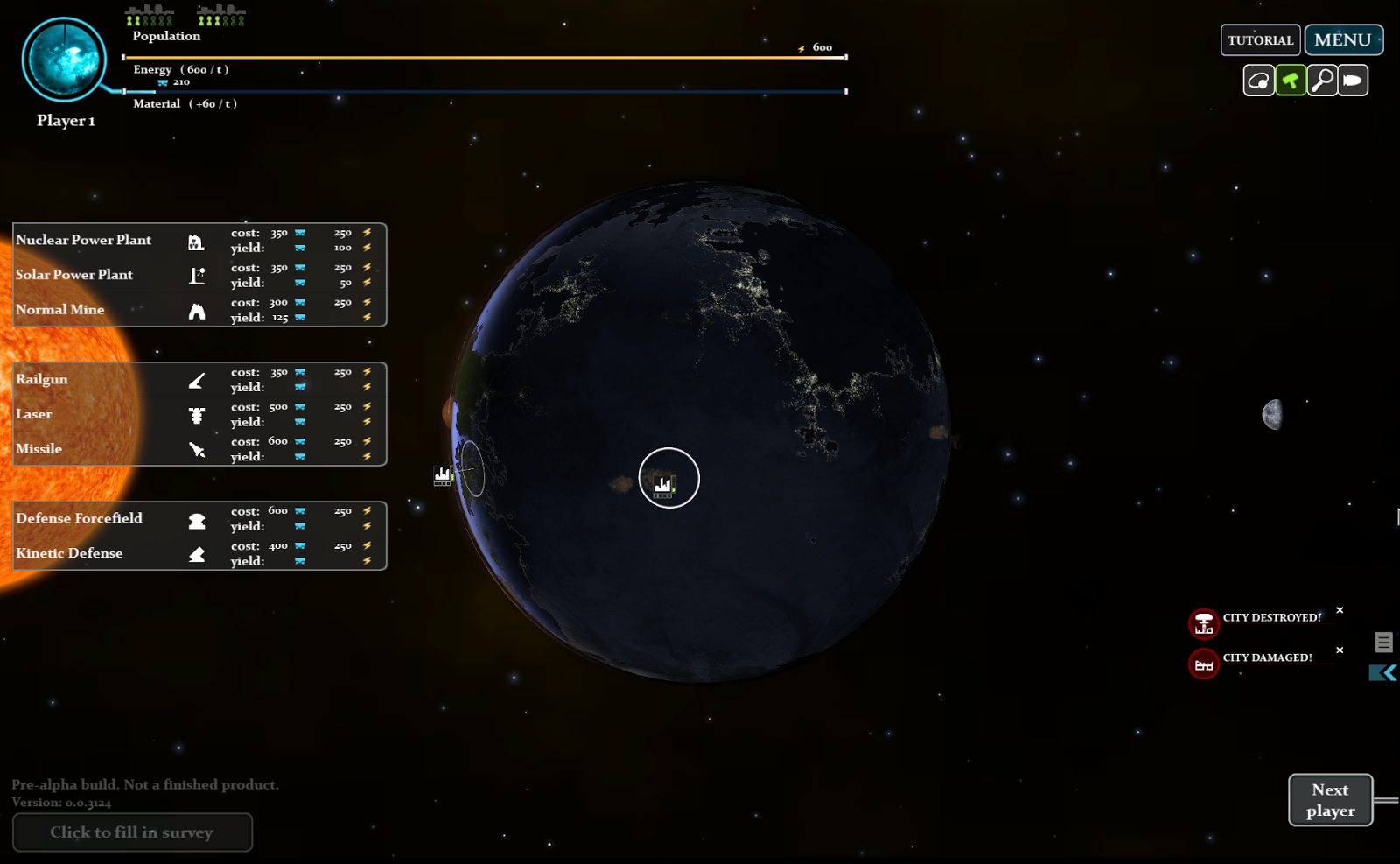Collapse notifications with the blue double-chevron
This screenshot has width=1400, height=864.
(x=1381, y=672)
